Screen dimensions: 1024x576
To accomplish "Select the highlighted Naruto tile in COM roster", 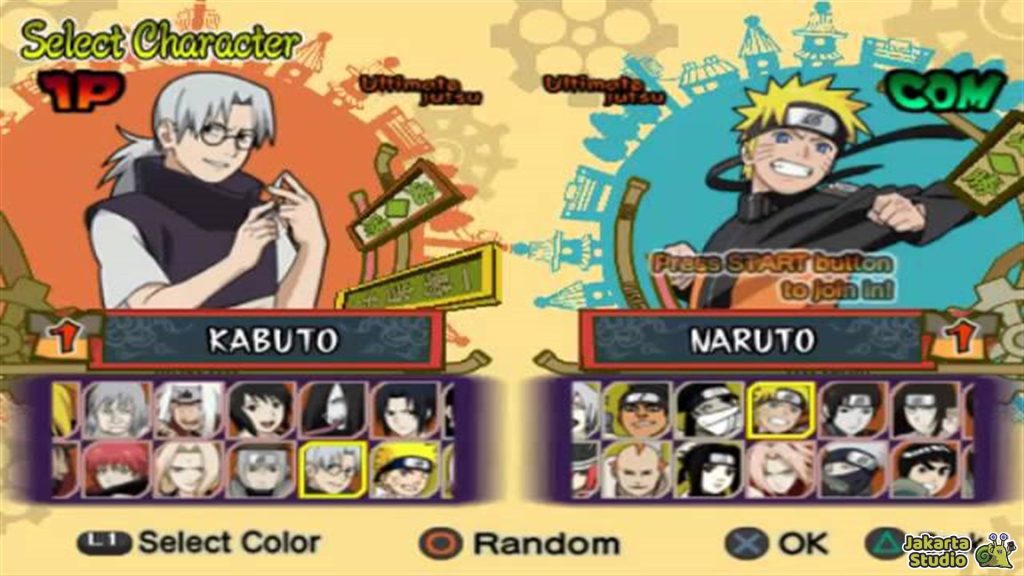I will [781, 410].
